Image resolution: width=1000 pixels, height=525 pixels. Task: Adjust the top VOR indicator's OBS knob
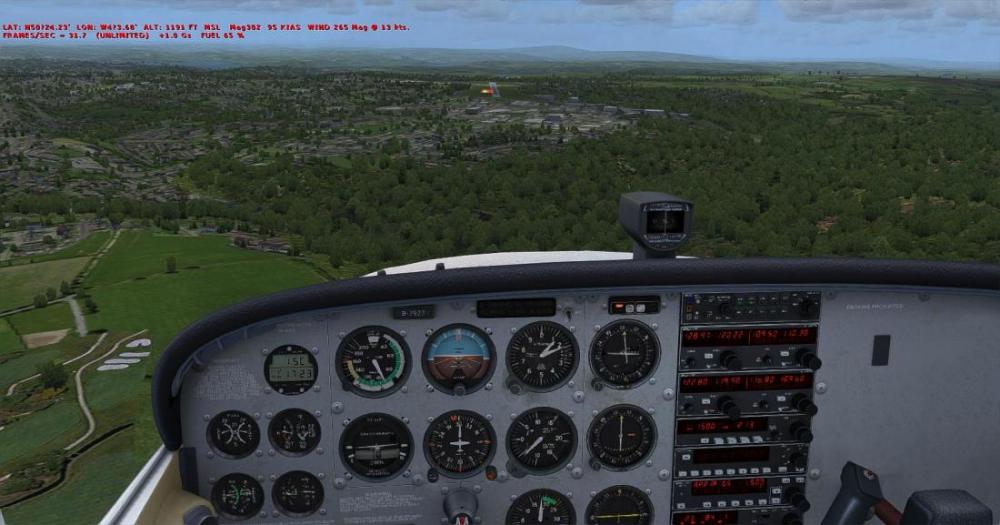point(596,383)
